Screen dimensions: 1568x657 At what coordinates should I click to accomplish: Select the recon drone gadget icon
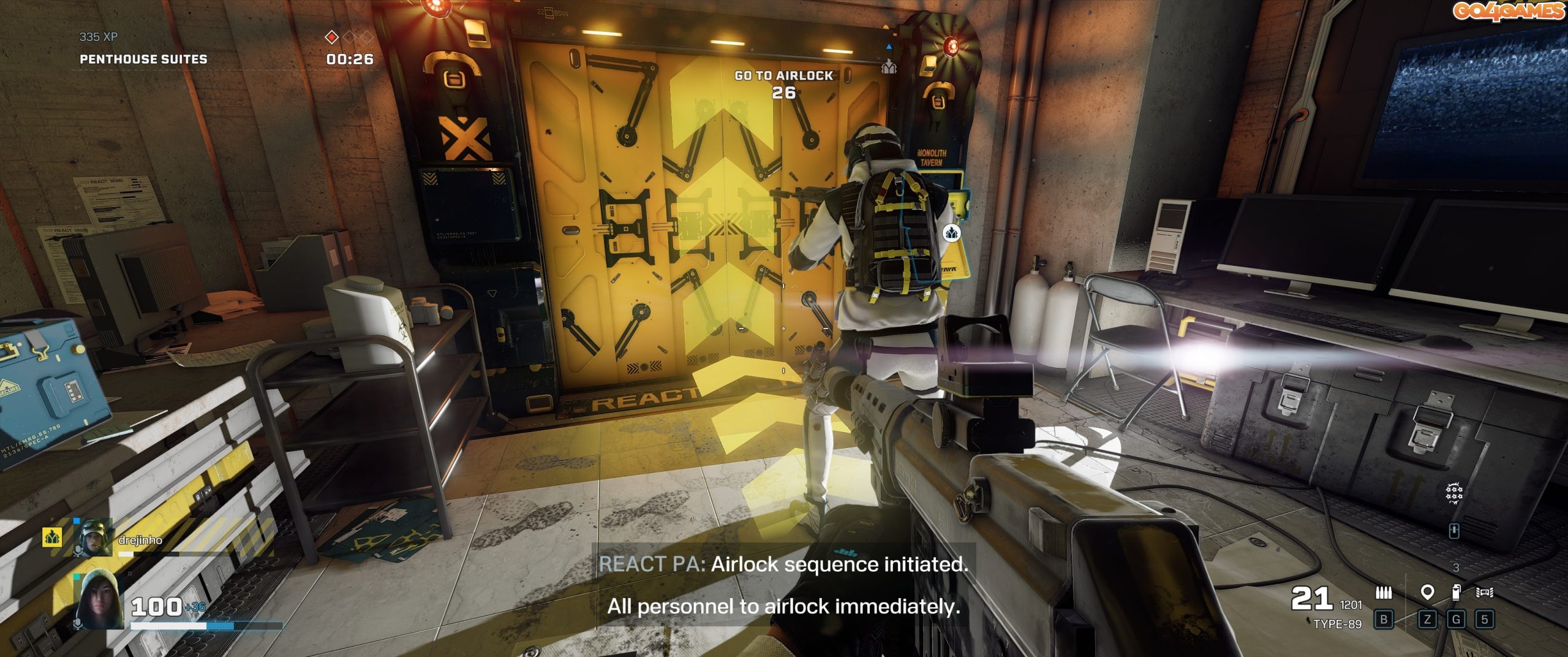point(1485,593)
